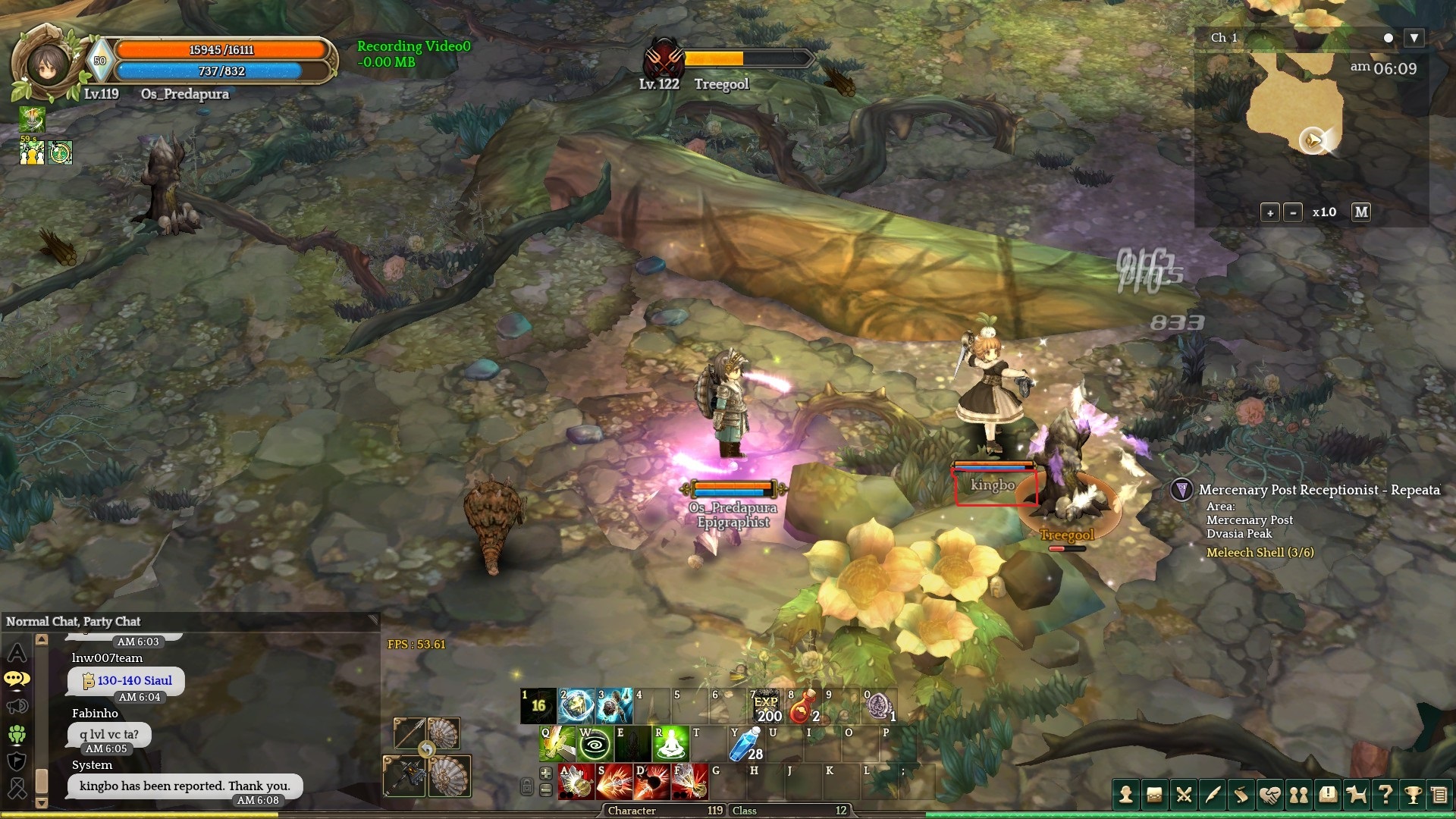Use the EXP tome in slot 7

click(766, 707)
